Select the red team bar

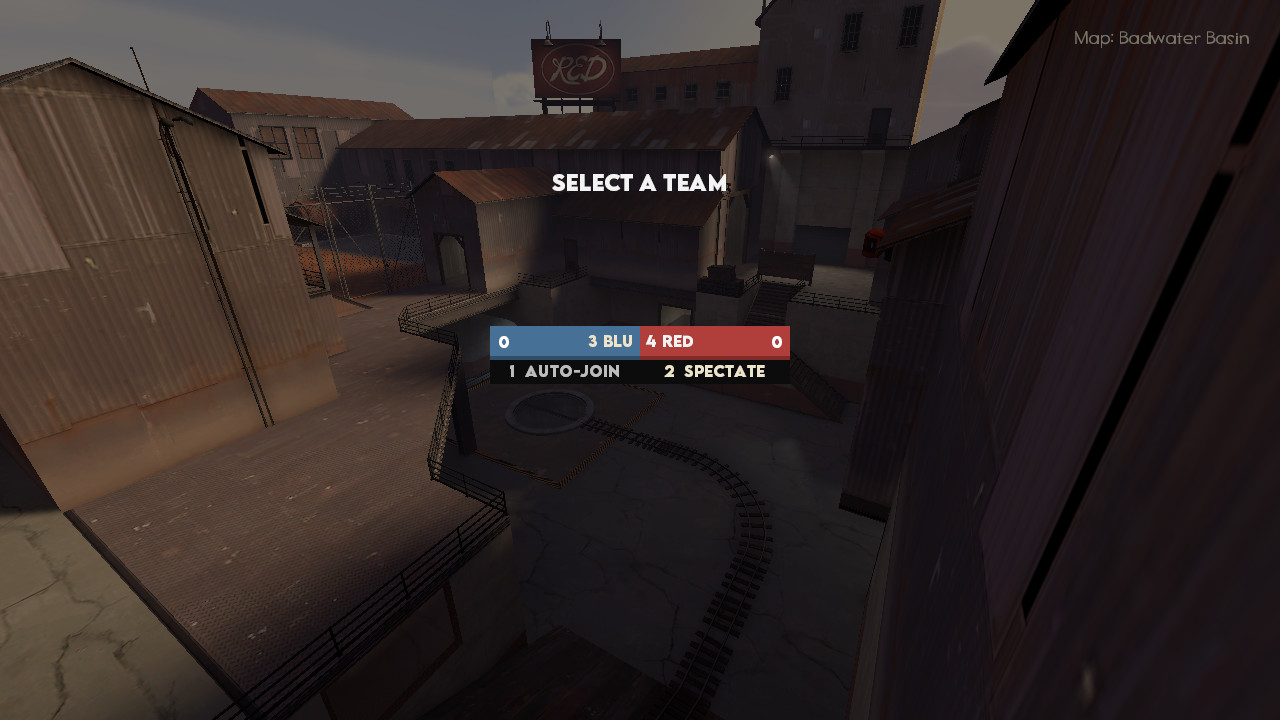[715, 341]
